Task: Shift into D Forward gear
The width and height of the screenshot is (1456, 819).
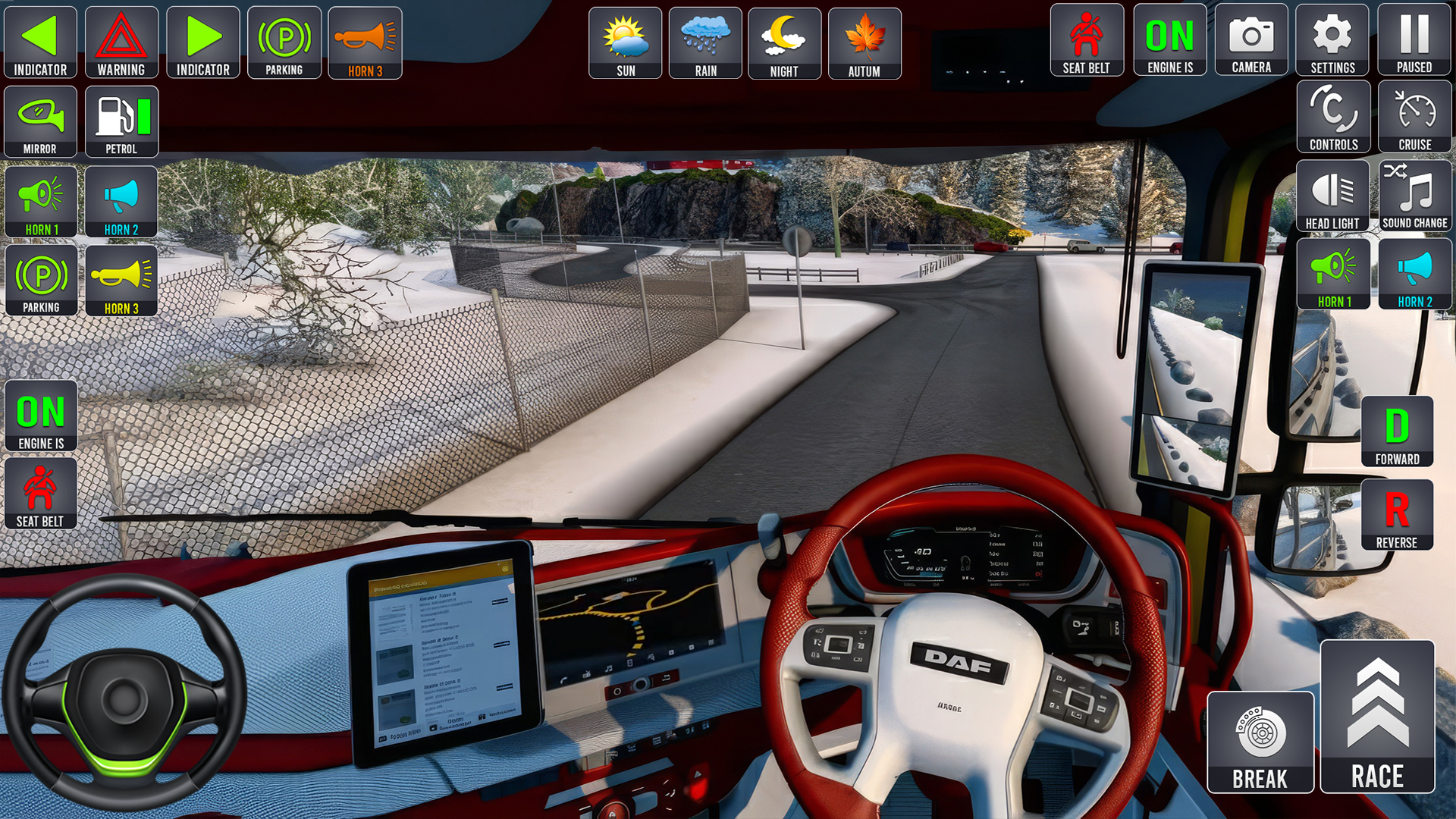Action: (1397, 431)
